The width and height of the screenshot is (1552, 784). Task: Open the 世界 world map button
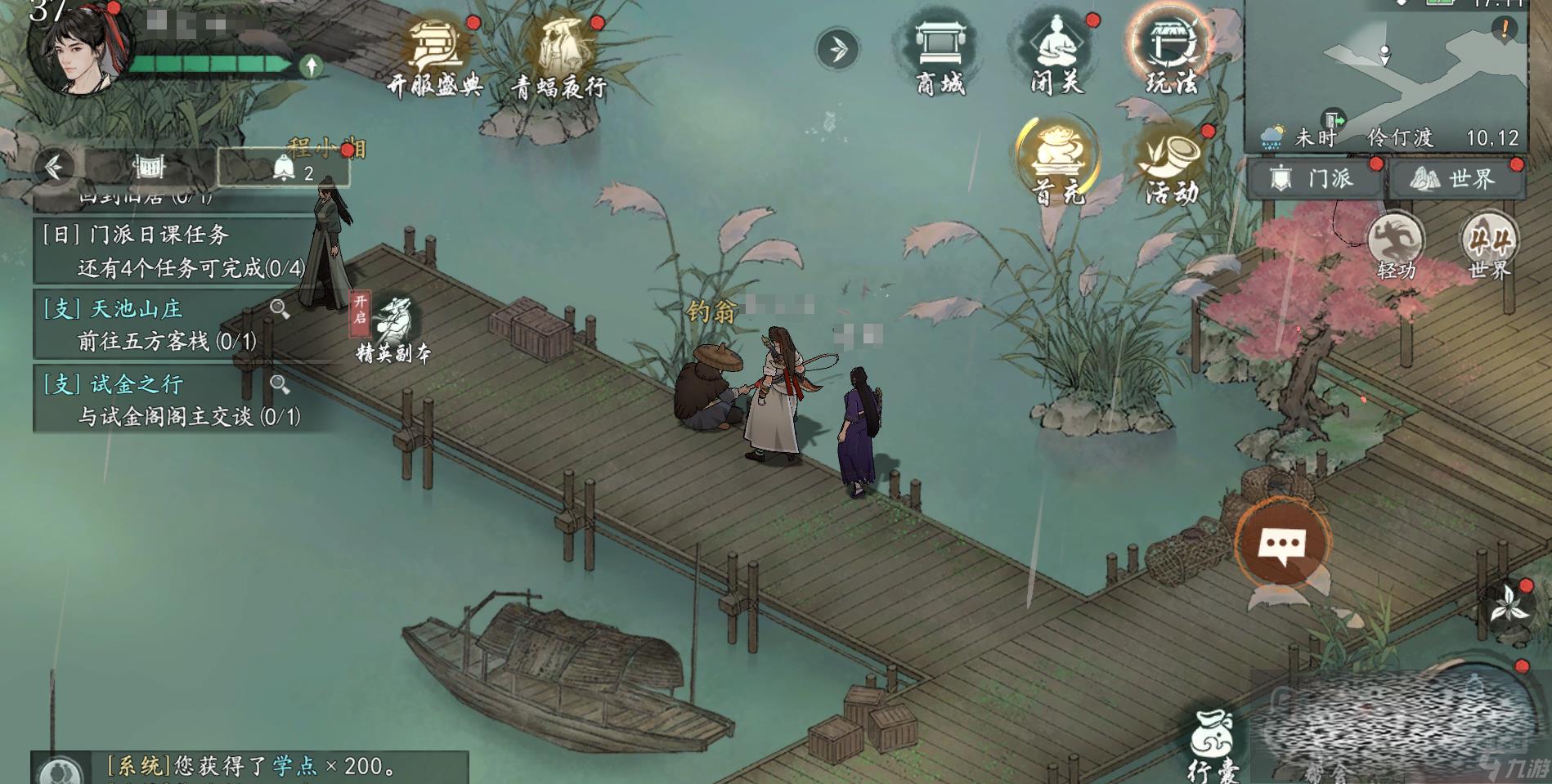tap(1456, 178)
